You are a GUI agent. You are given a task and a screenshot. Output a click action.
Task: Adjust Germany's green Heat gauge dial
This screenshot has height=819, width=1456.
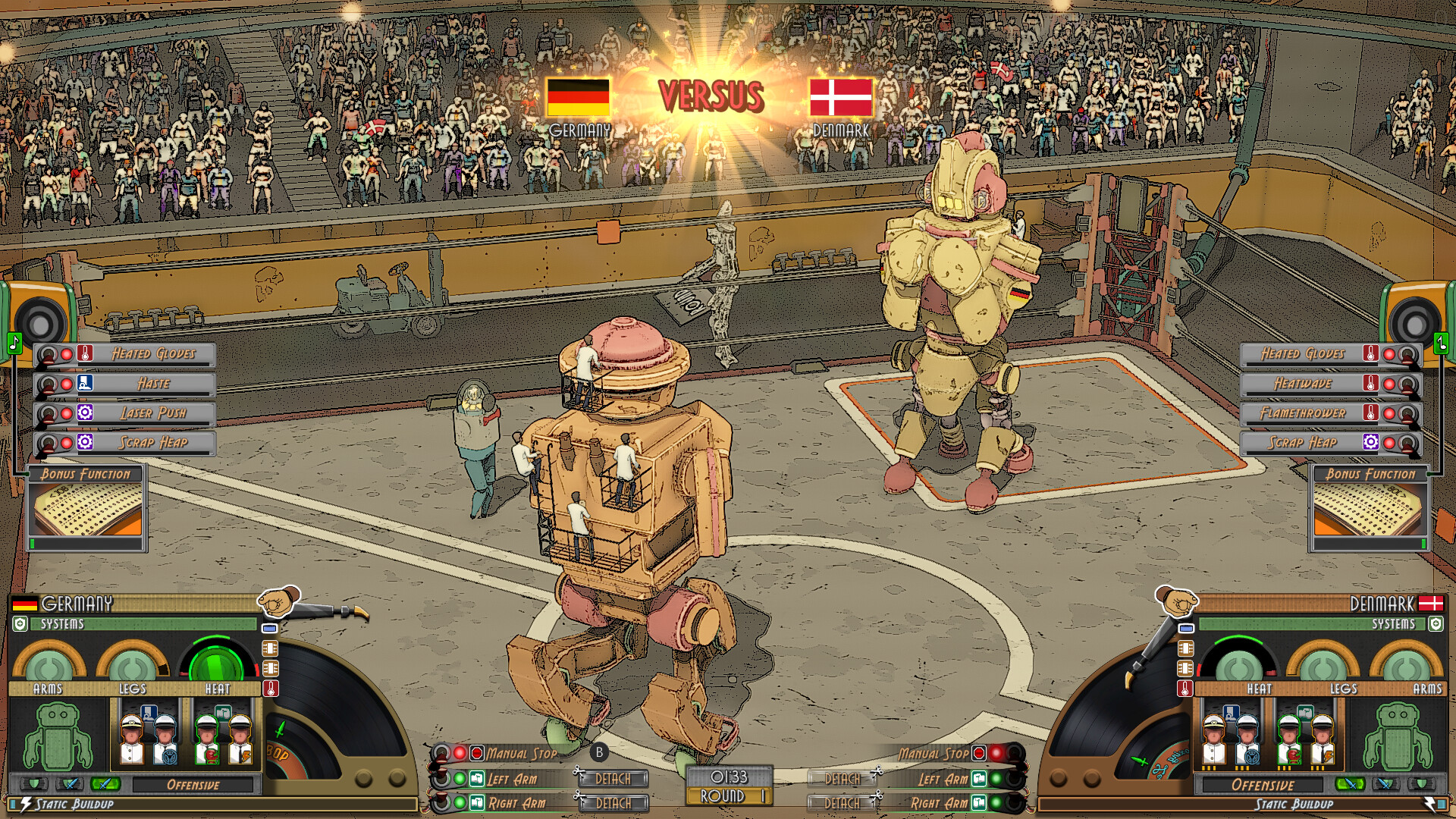pyautogui.click(x=215, y=661)
